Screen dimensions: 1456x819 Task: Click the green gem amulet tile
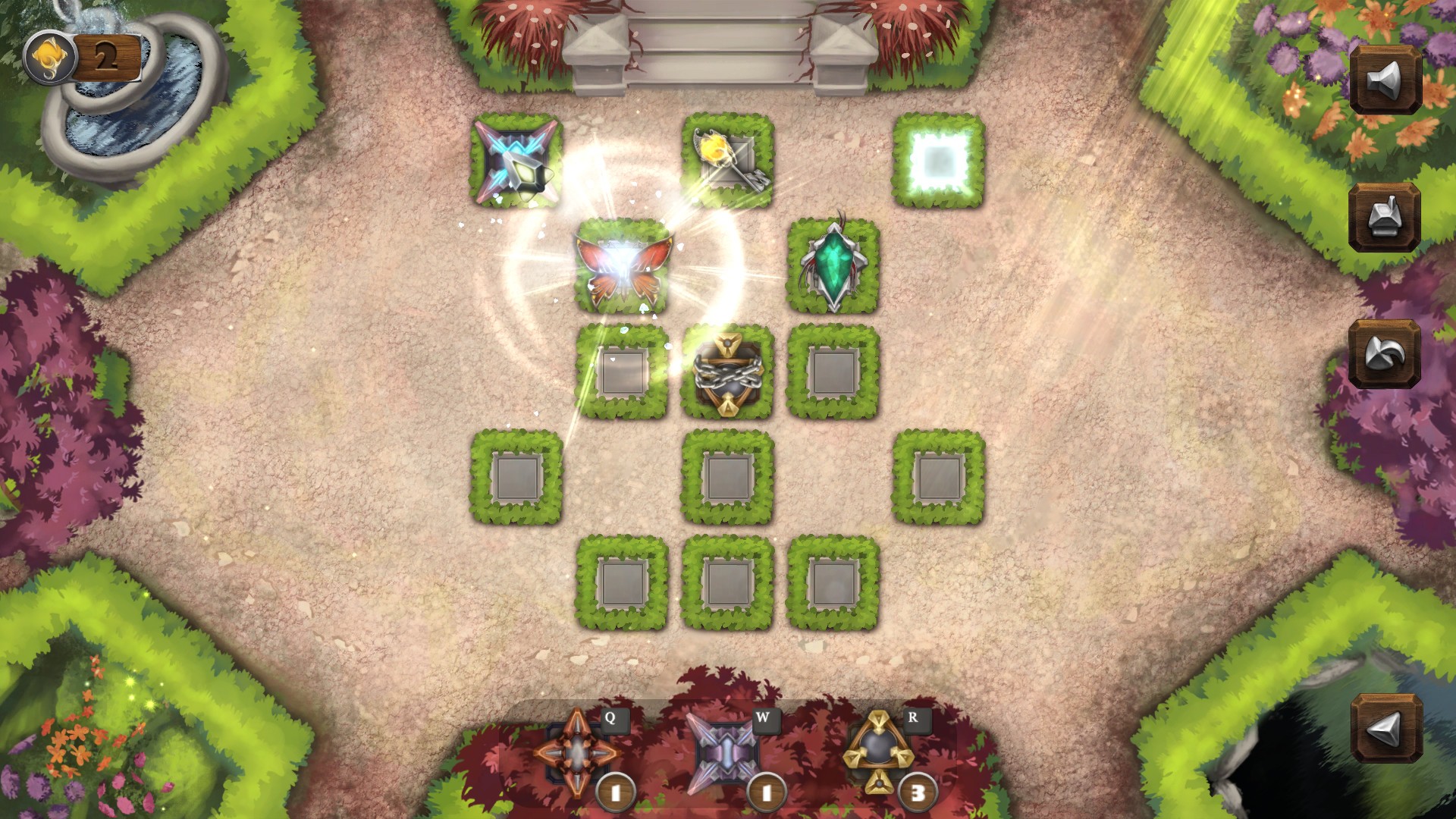point(834,265)
